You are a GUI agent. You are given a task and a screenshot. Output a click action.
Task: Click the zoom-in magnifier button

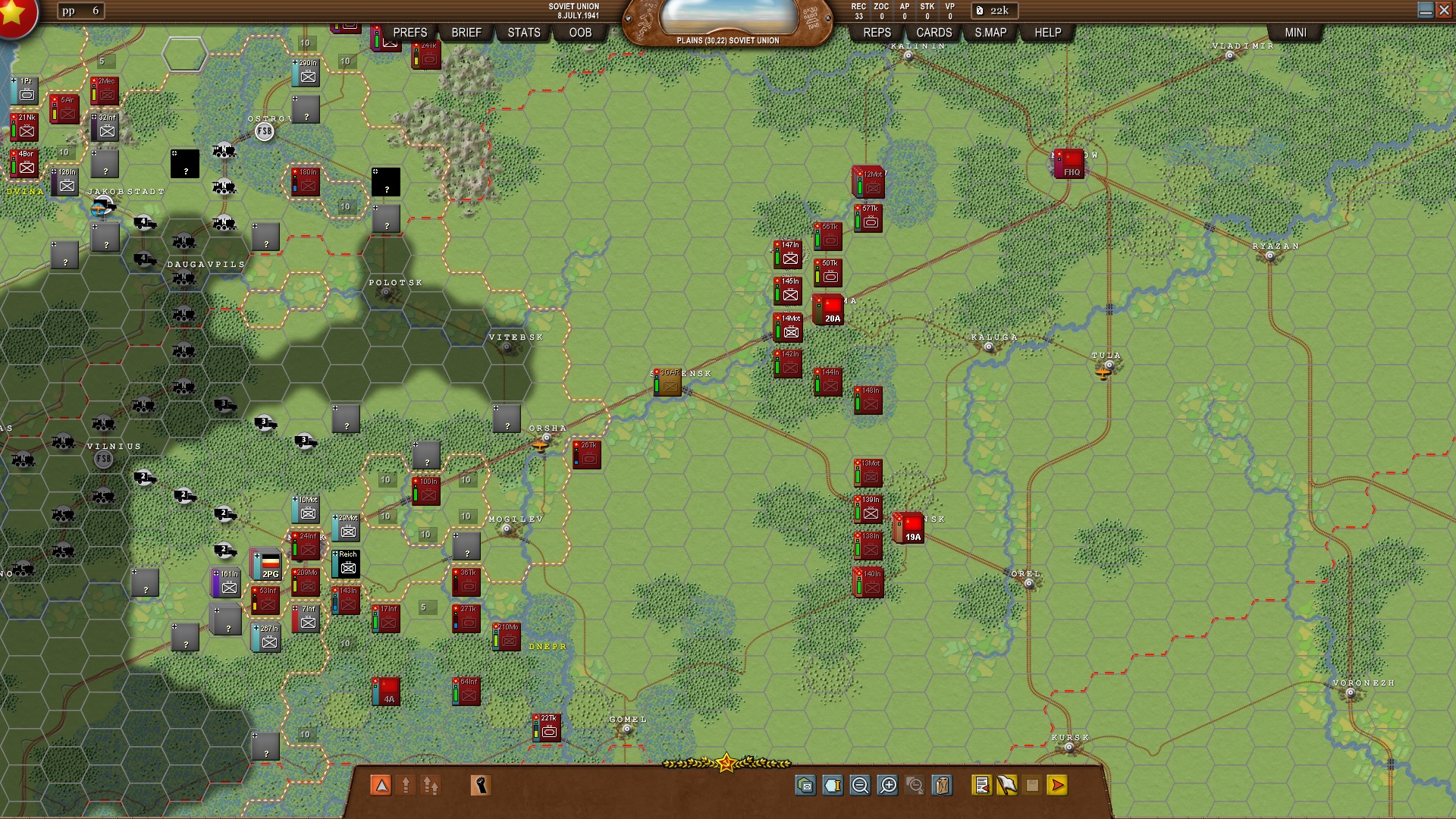point(887,786)
